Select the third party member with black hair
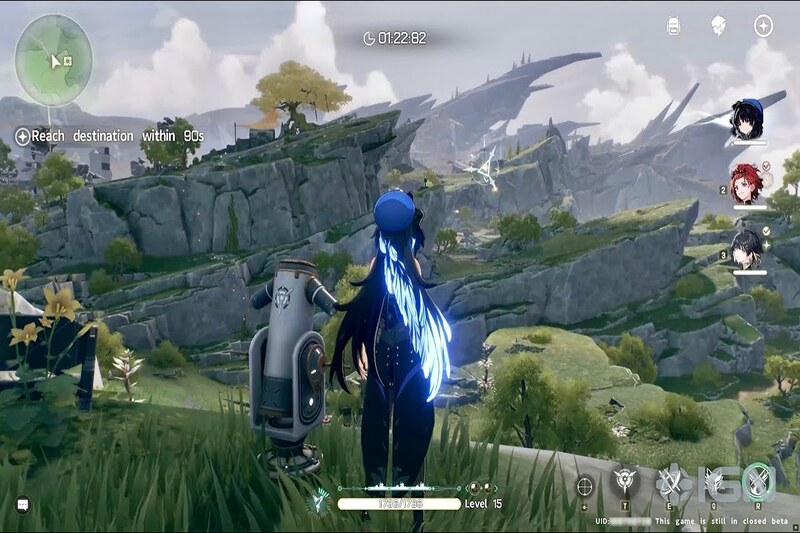 [x=748, y=248]
